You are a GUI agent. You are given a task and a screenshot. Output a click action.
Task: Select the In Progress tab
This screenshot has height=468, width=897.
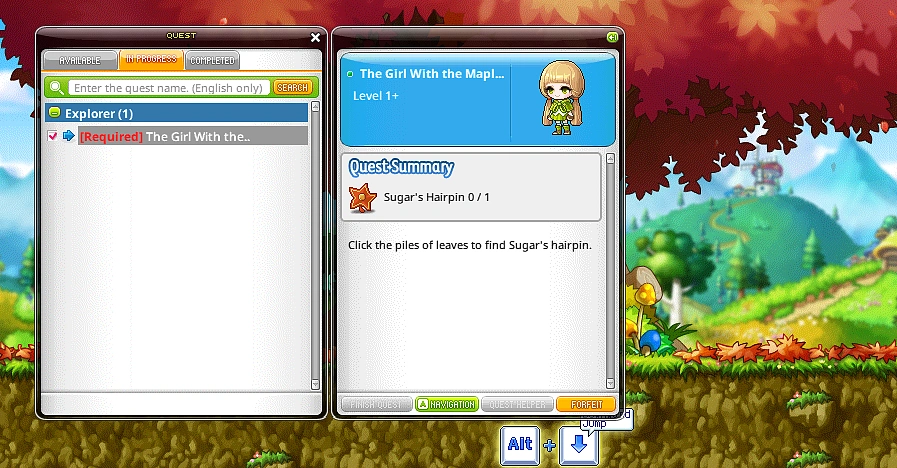(x=151, y=60)
